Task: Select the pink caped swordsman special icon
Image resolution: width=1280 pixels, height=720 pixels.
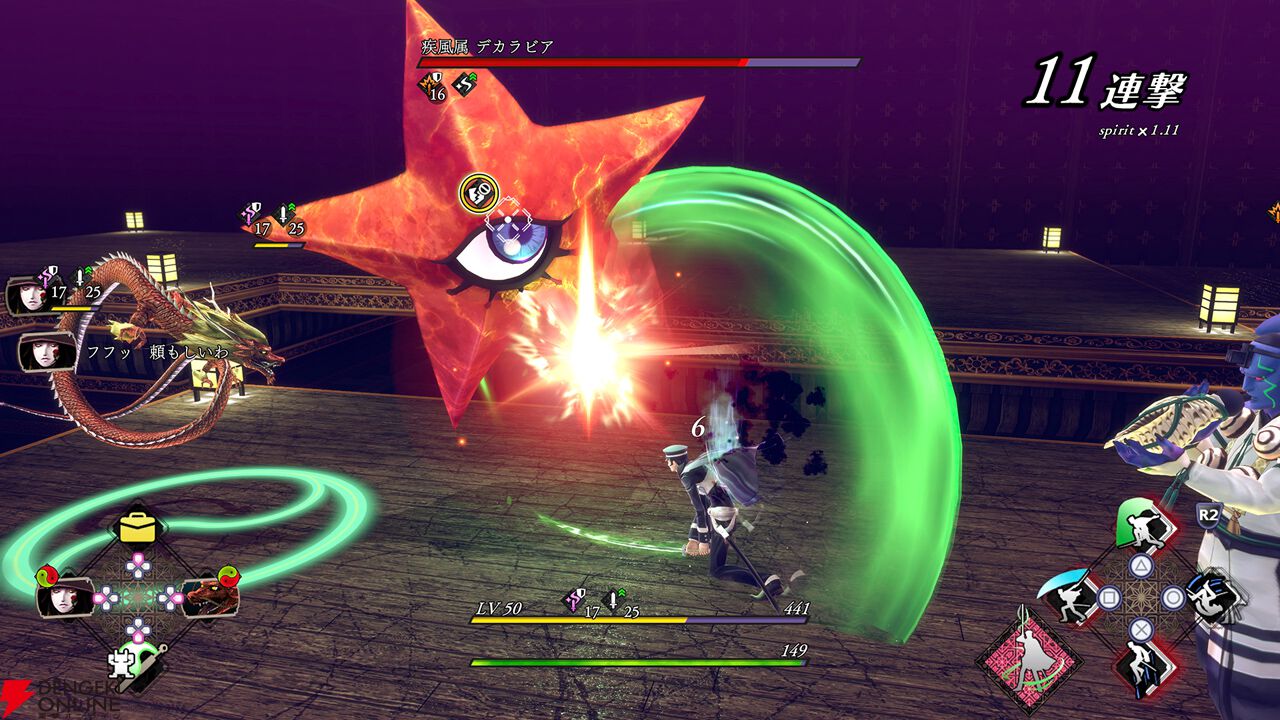Action: tap(1029, 662)
